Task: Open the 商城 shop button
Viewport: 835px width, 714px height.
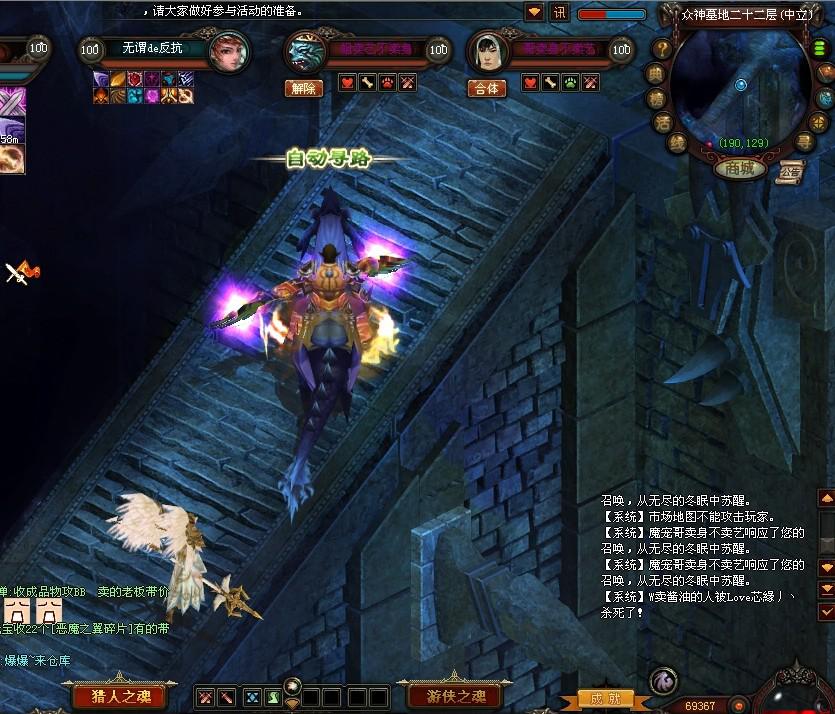Action: pyautogui.click(x=740, y=168)
